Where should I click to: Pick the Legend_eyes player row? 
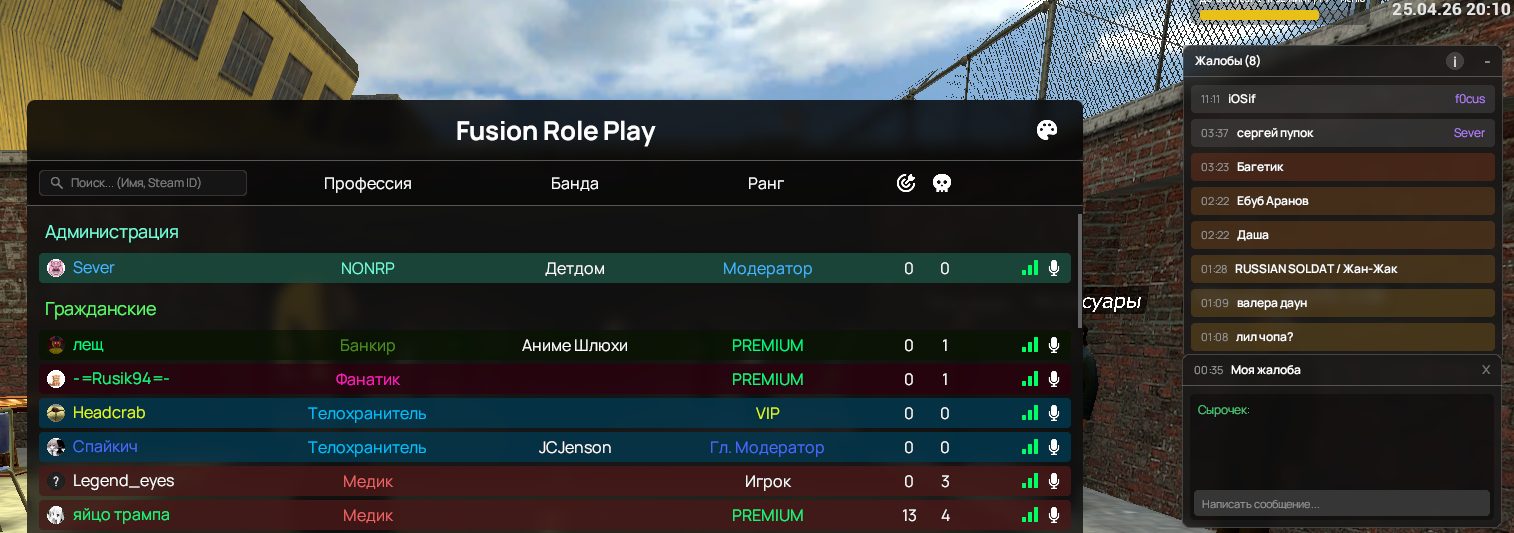click(x=123, y=481)
